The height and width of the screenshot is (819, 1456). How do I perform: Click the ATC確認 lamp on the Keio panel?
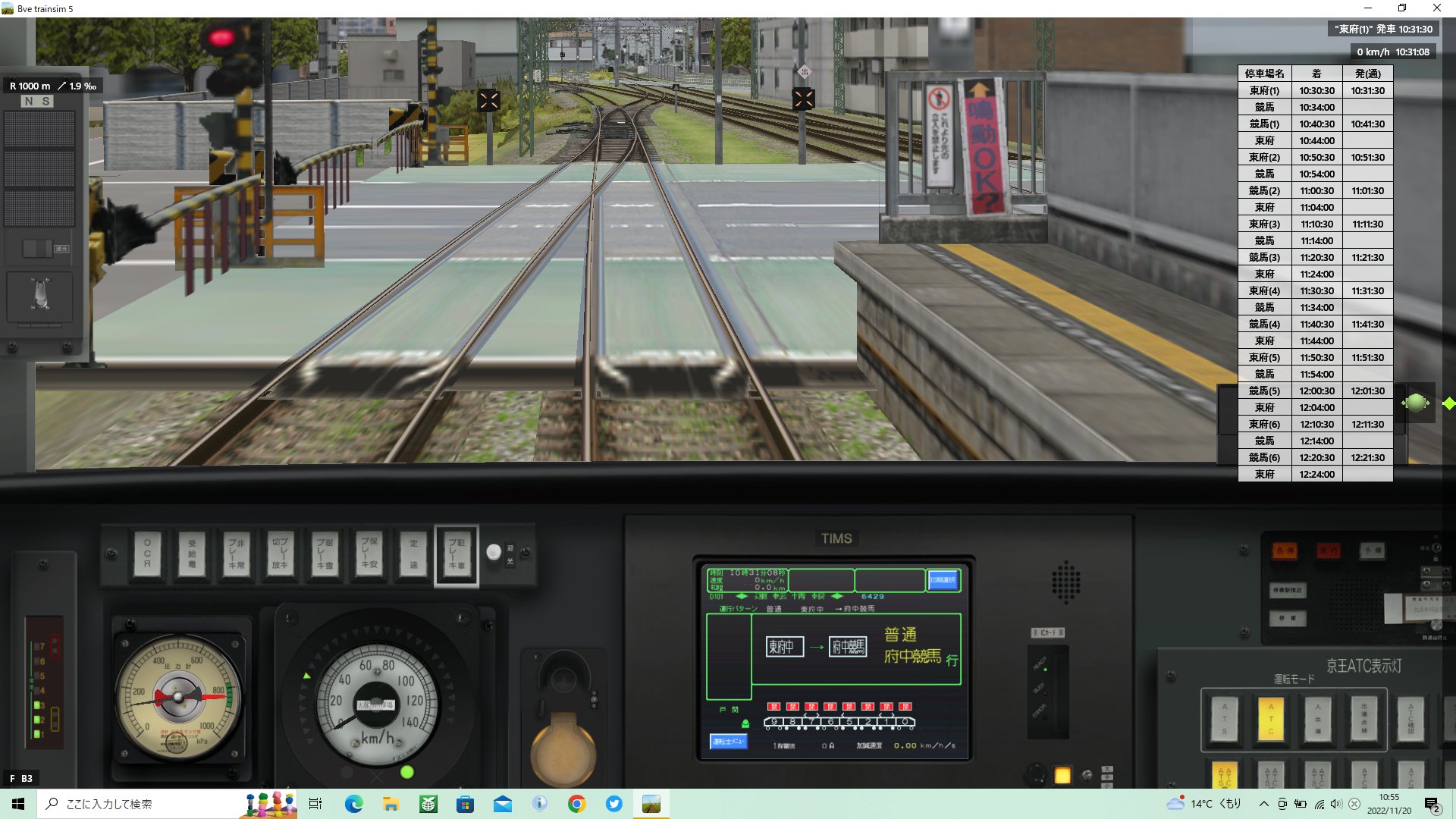tap(1410, 720)
